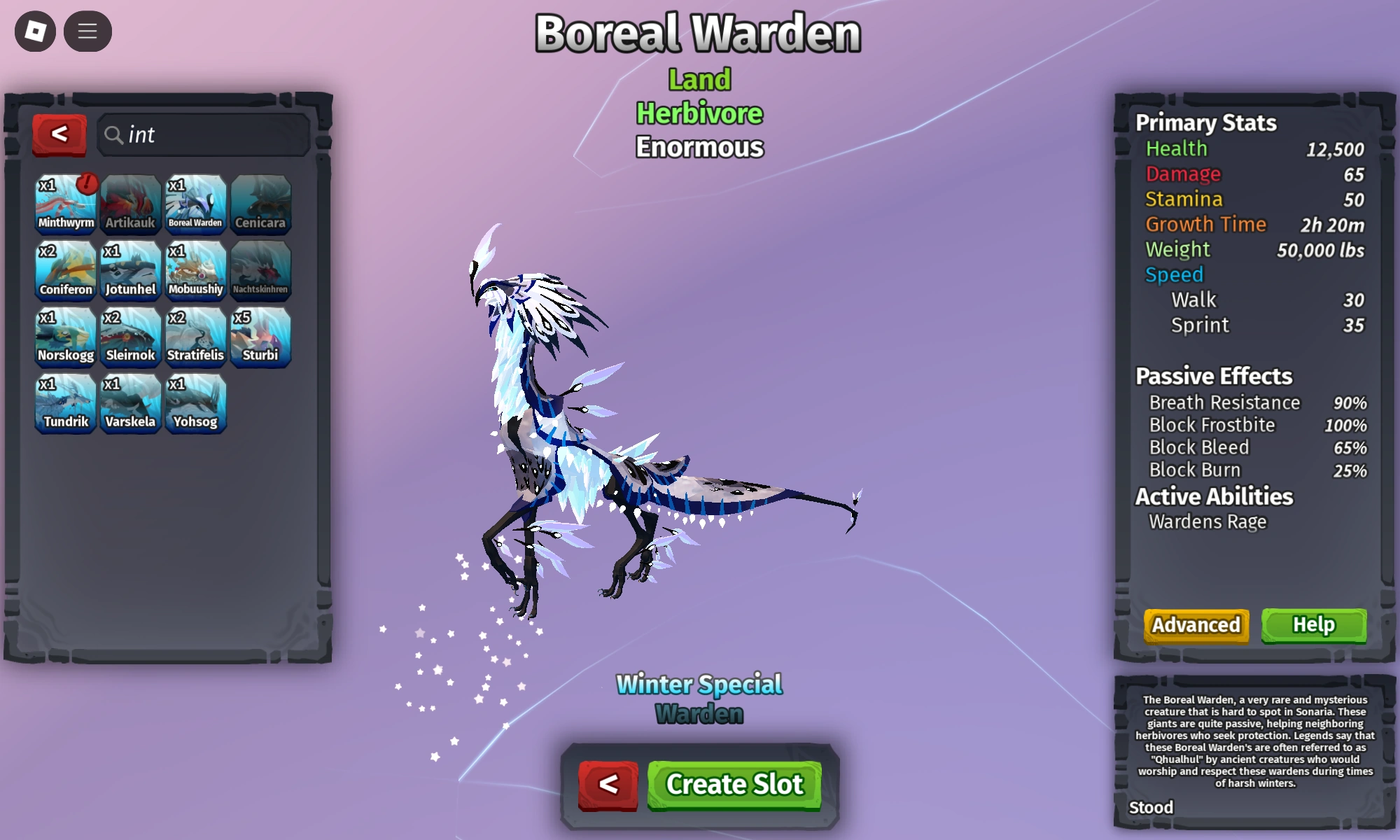Select the Tundrik creature icon
This screenshot has width=1400, height=840.
(x=65, y=404)
